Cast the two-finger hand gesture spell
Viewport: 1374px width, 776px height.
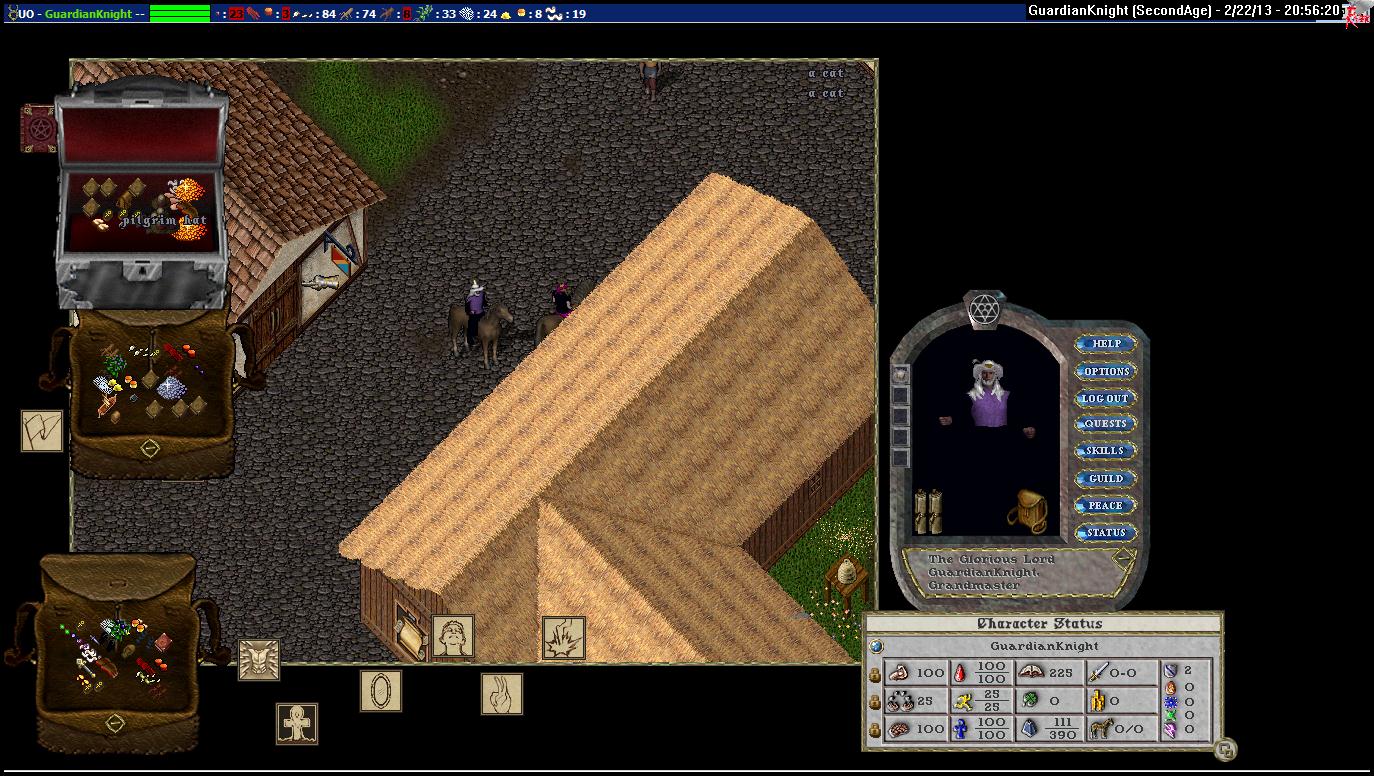pyautogui.click(x=502, y=694)
